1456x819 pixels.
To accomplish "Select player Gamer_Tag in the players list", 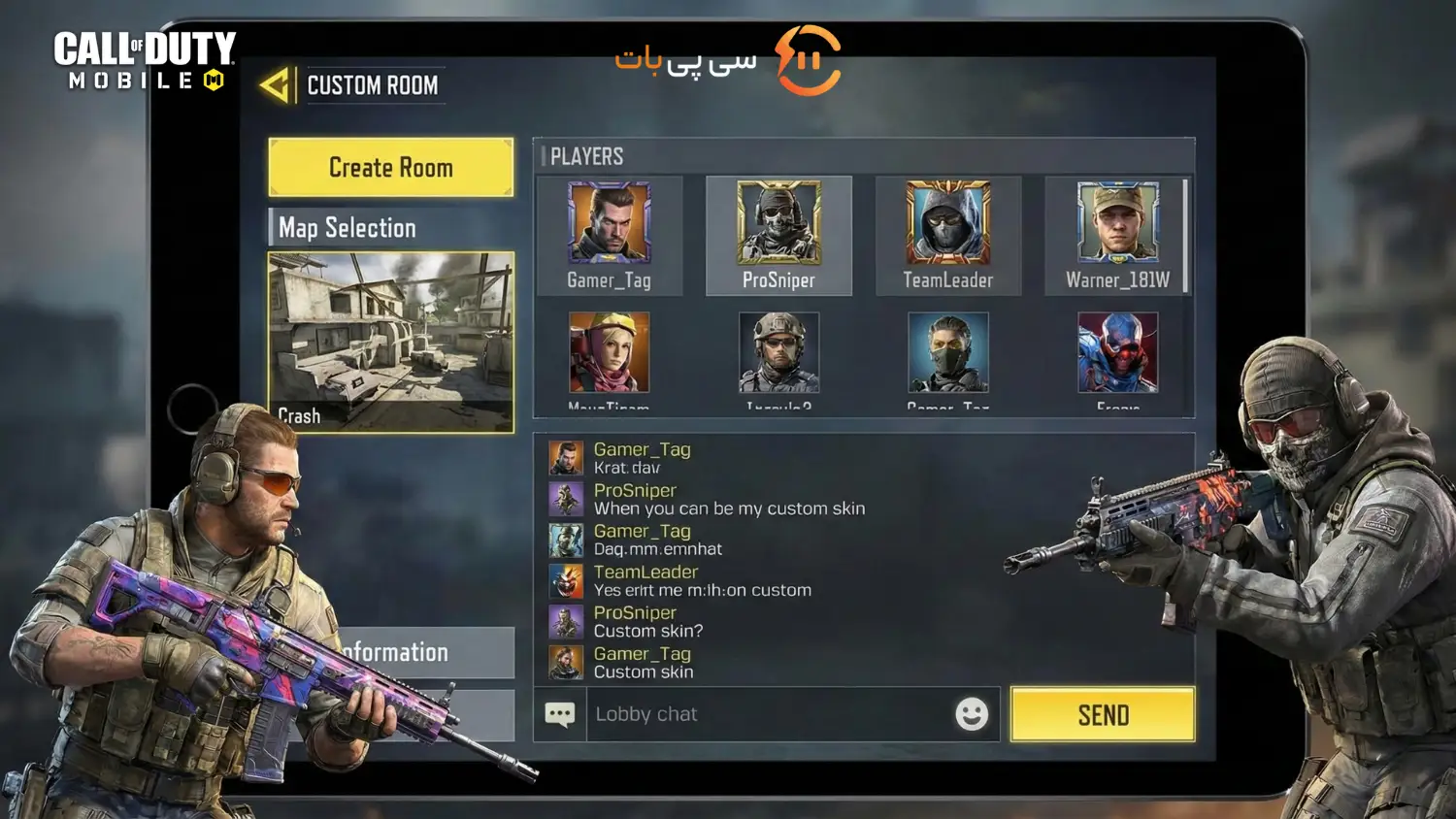I will 610,236.
